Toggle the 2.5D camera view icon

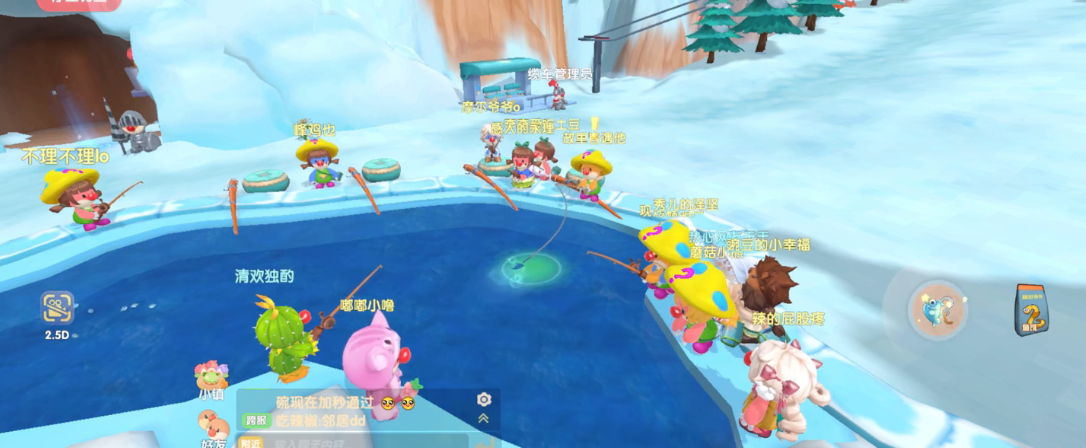tap(56, 310)
